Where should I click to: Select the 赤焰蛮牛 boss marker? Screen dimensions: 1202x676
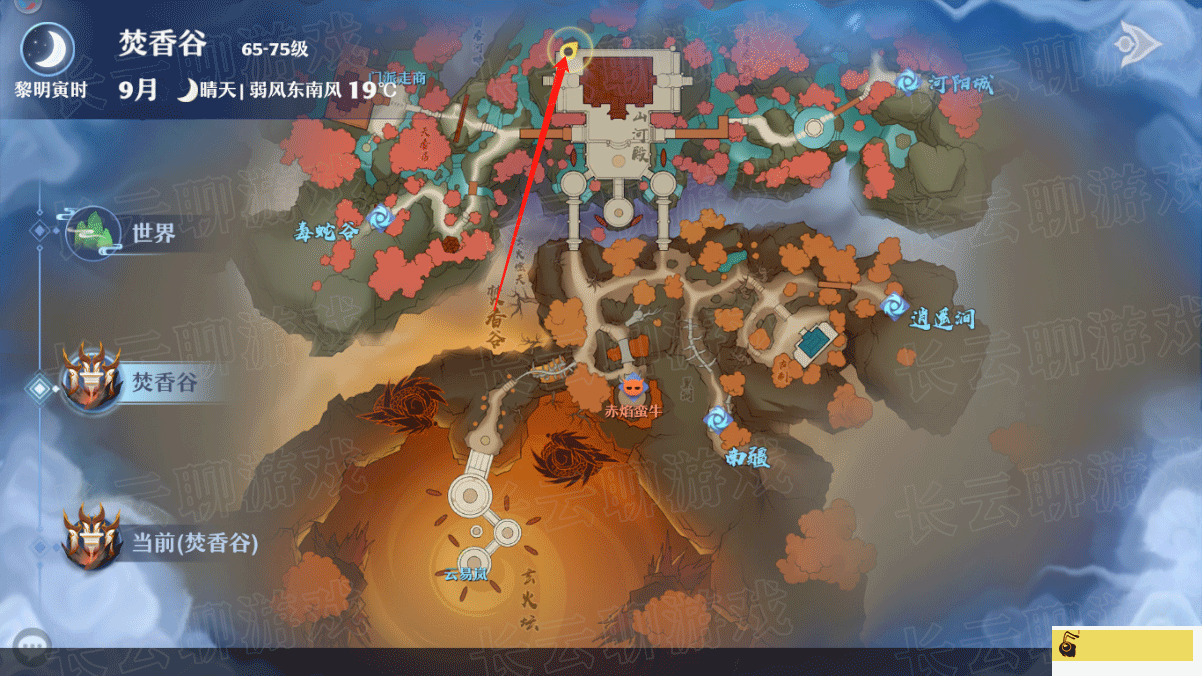632,388
